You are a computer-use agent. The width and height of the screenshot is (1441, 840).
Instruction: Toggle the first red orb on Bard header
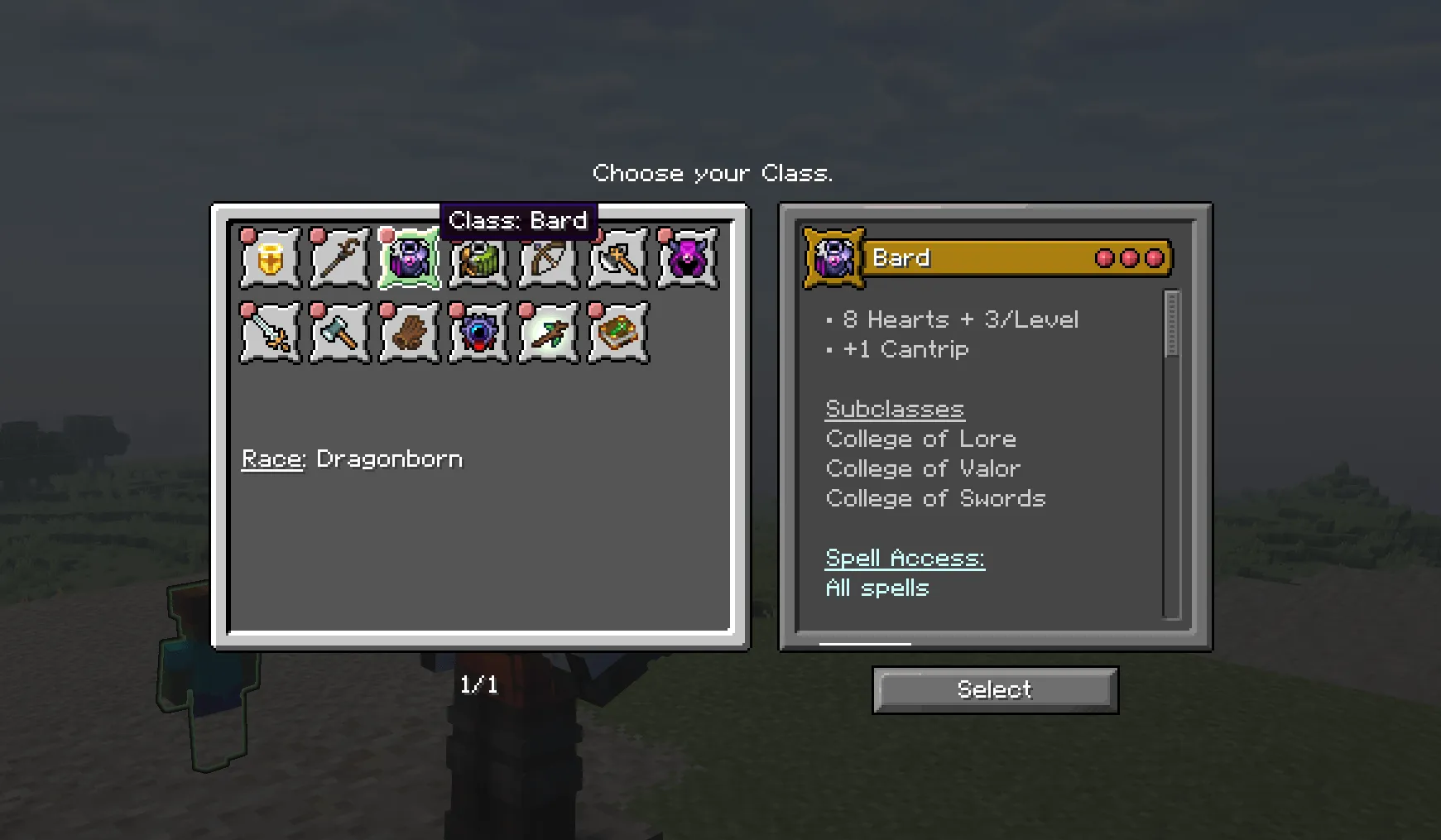[x=1103, y=257]
